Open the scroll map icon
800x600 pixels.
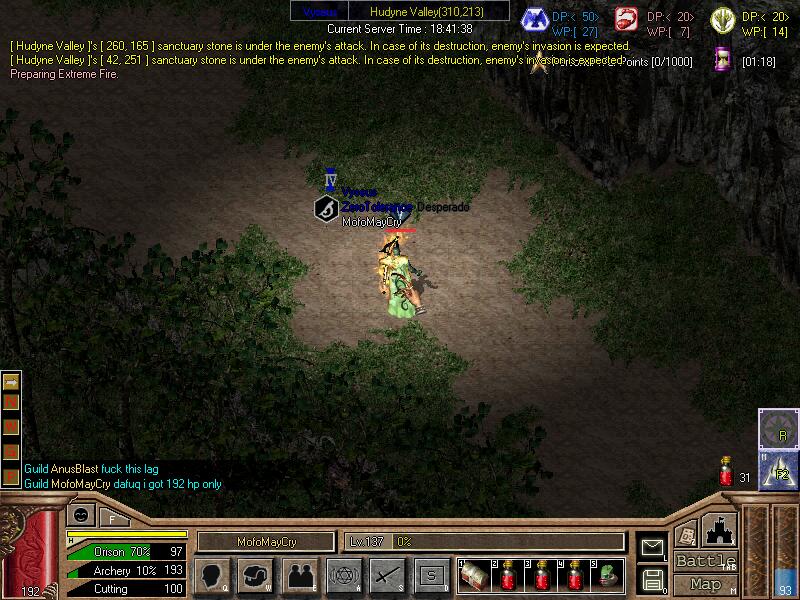(x=686, y=535)
